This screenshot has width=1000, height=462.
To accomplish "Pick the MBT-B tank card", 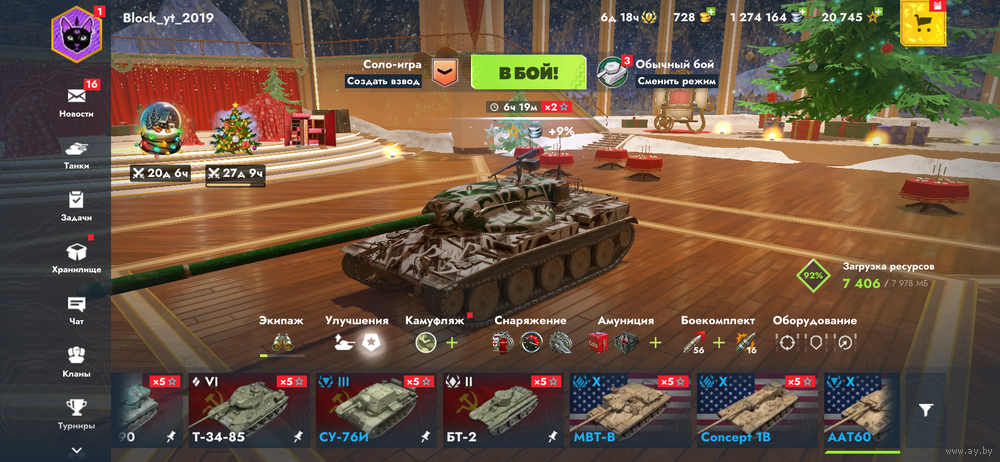I will click(x=629, y=410).
